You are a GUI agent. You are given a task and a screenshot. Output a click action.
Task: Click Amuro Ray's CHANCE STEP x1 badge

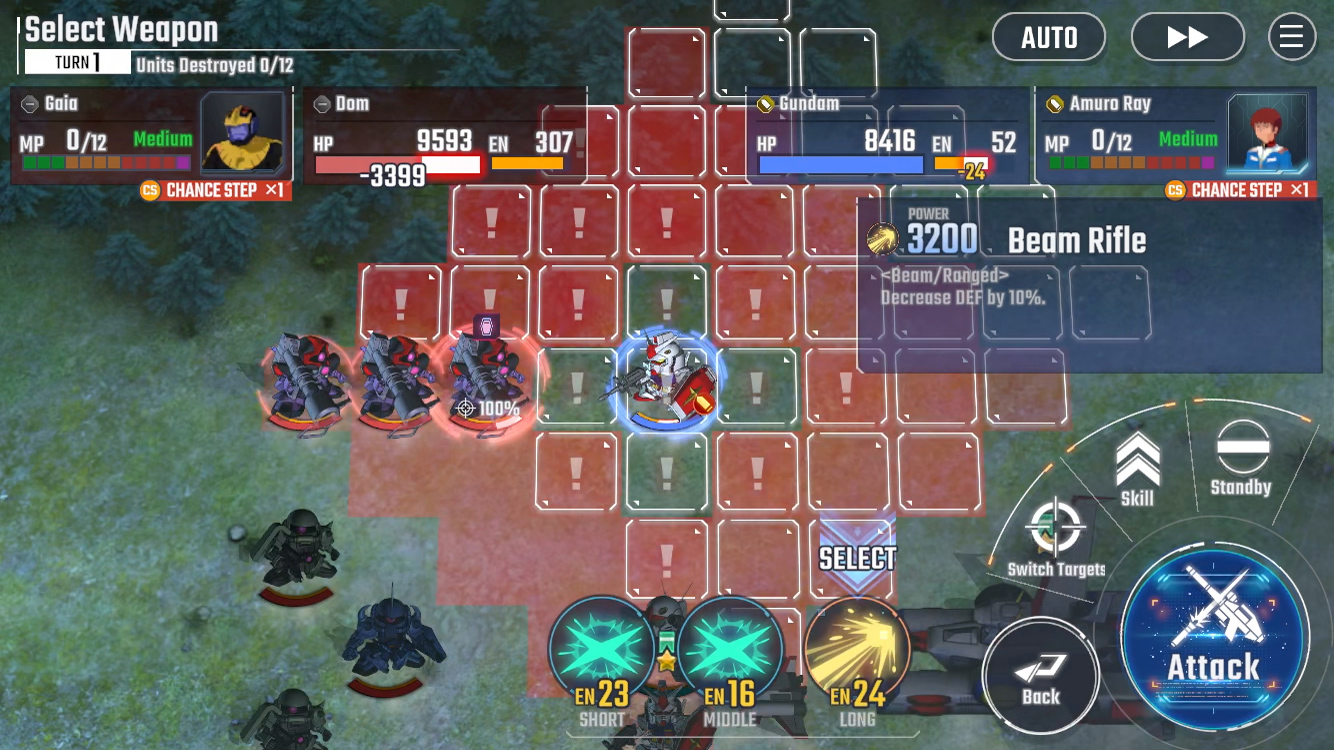click(x=1240, y=190)
